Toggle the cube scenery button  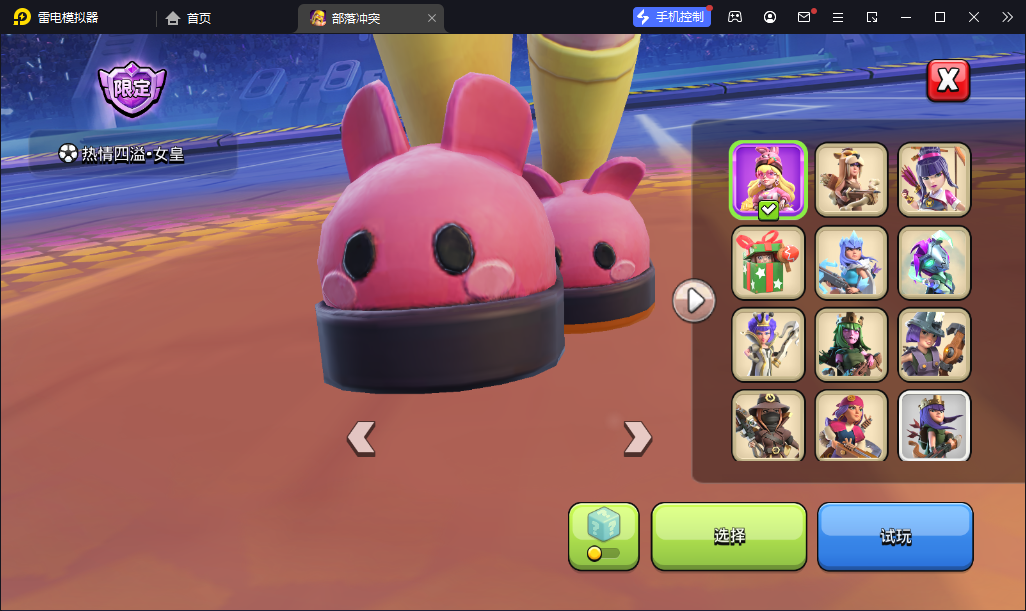603,536
